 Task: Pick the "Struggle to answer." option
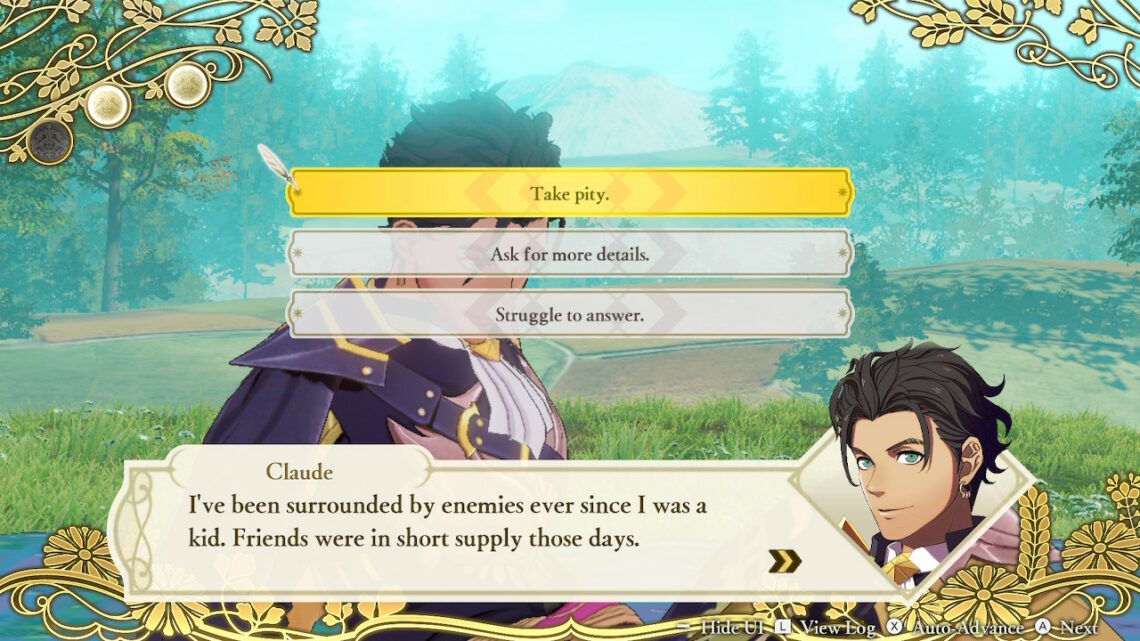570,314
